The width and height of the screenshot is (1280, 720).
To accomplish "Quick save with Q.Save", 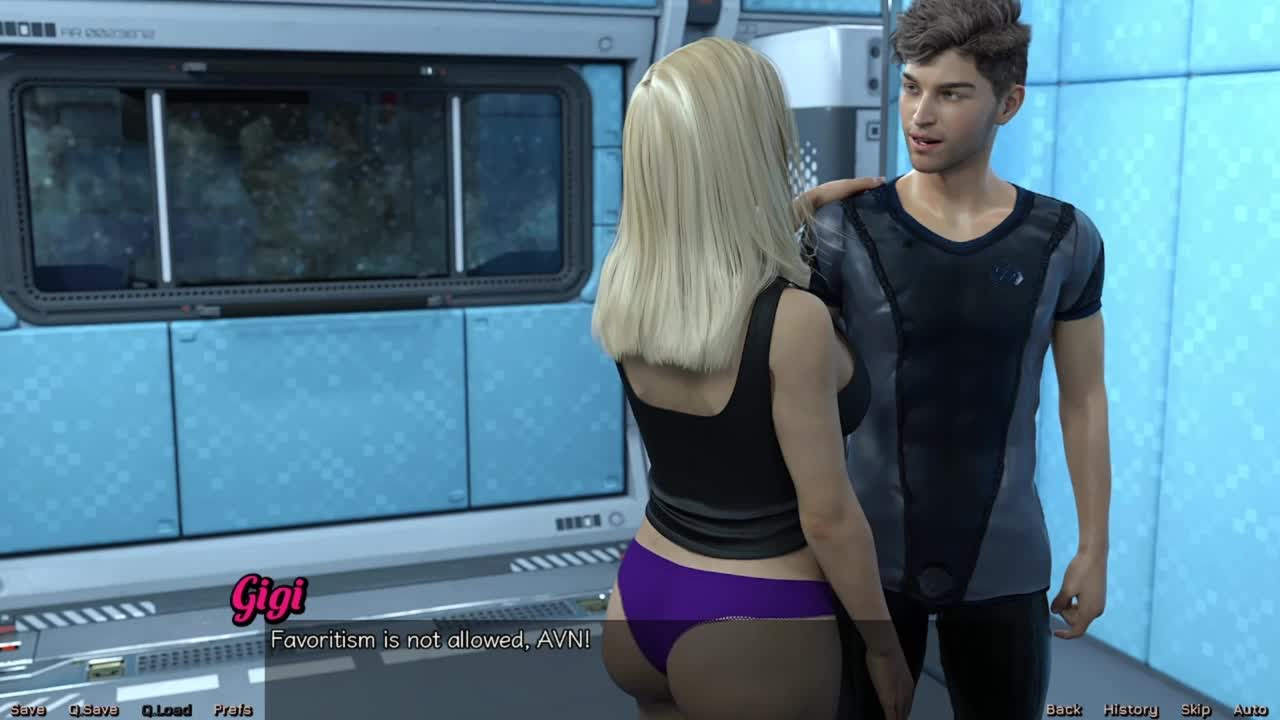I will click(93, 710).
